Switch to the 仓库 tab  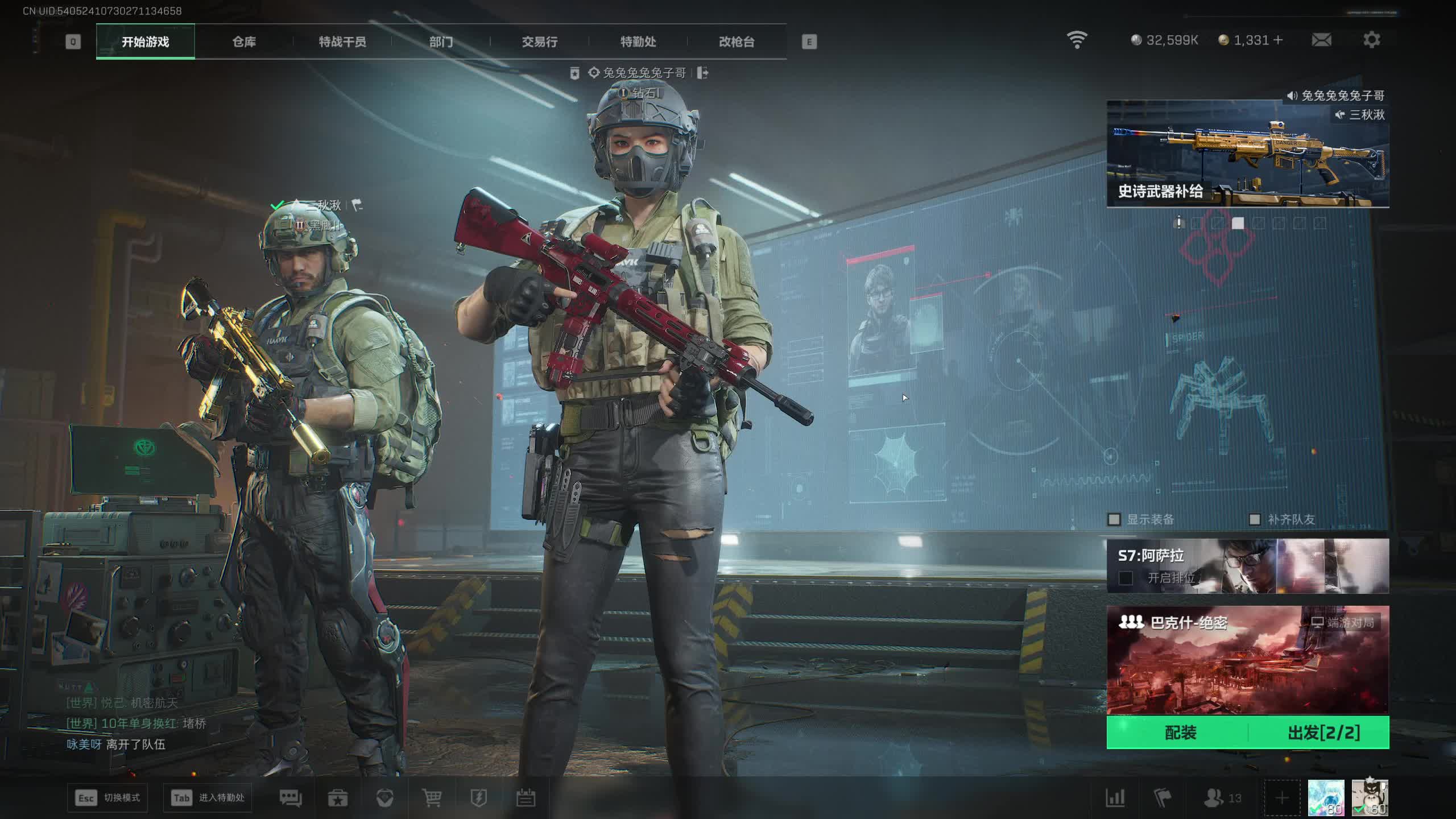click(244, 42)
